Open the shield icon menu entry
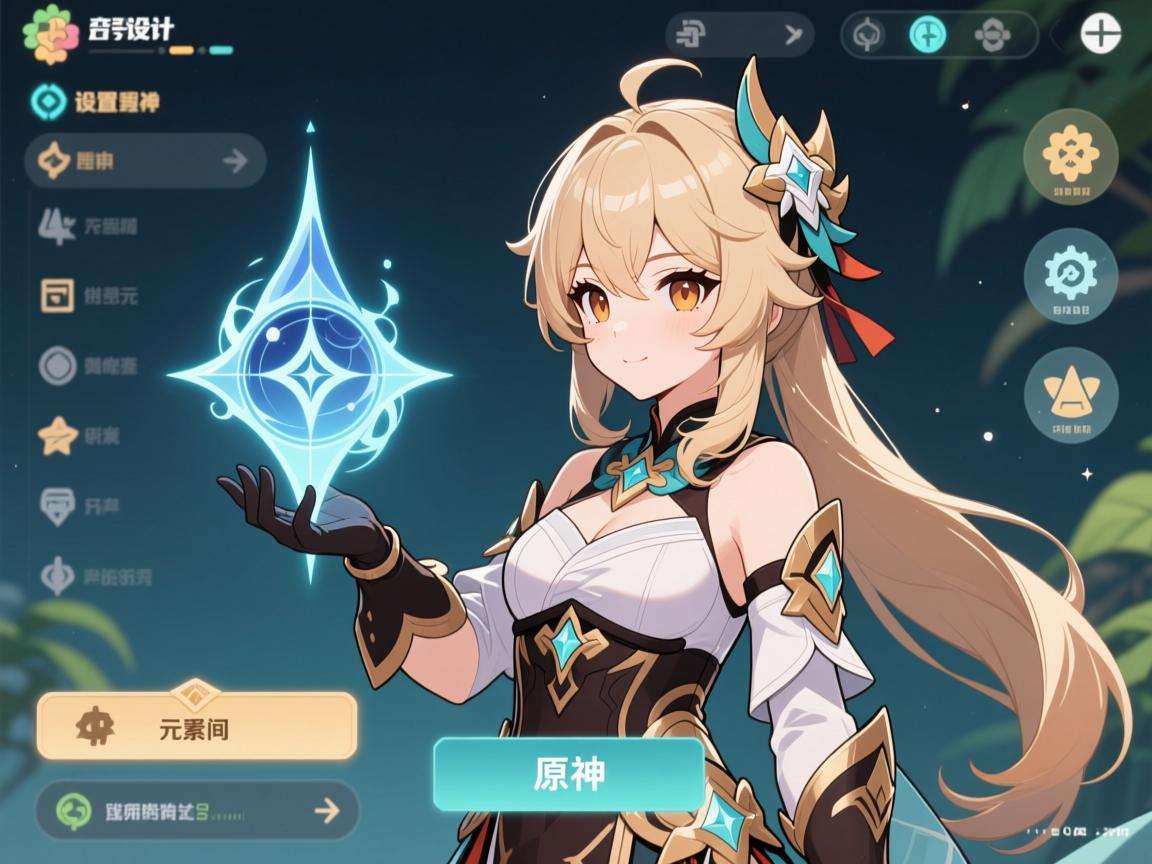The height and width of the screenshot is (864, 1152). [x=90, y=506]
